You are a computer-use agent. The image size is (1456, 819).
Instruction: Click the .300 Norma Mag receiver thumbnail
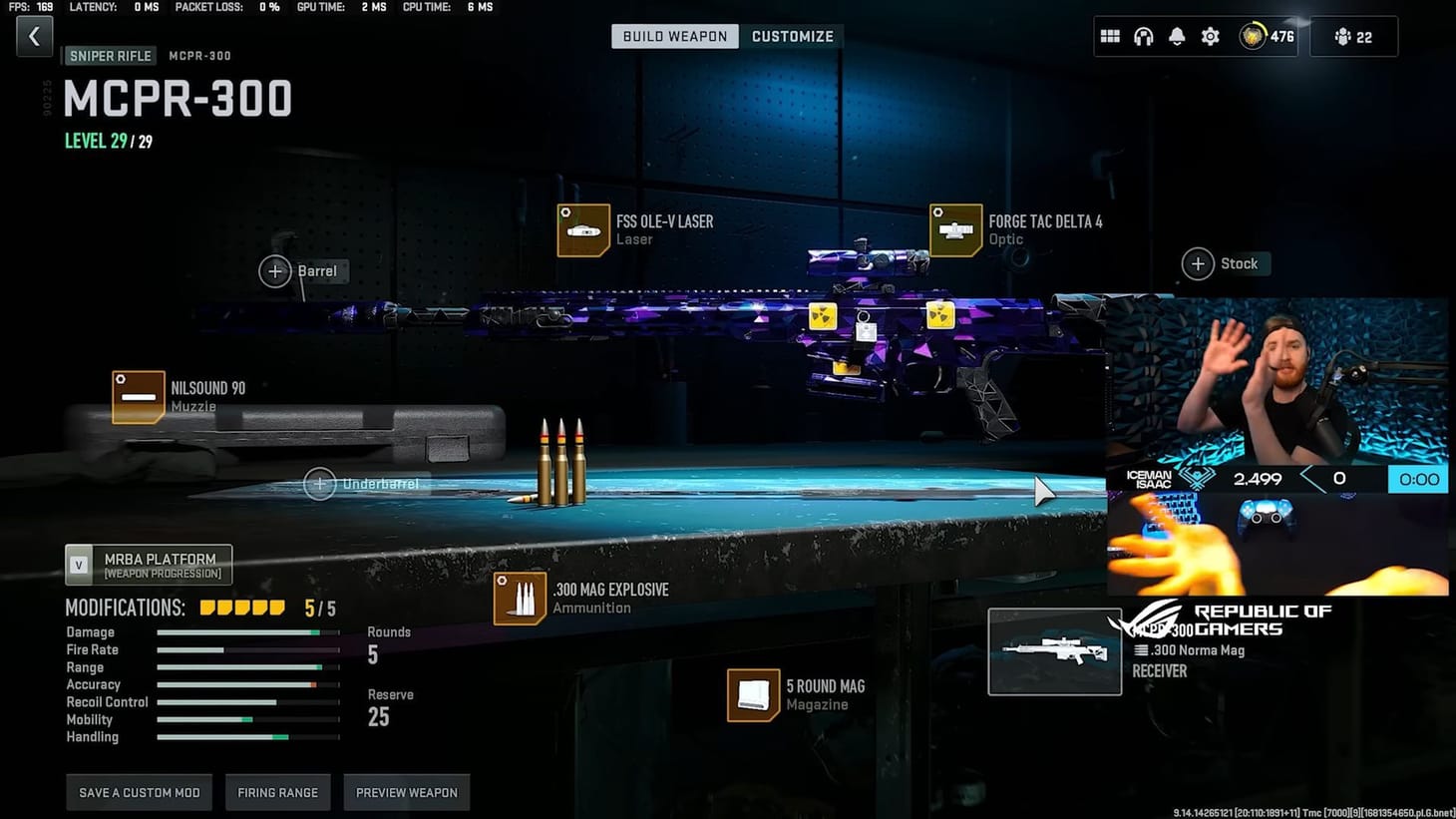(1054, 650)
